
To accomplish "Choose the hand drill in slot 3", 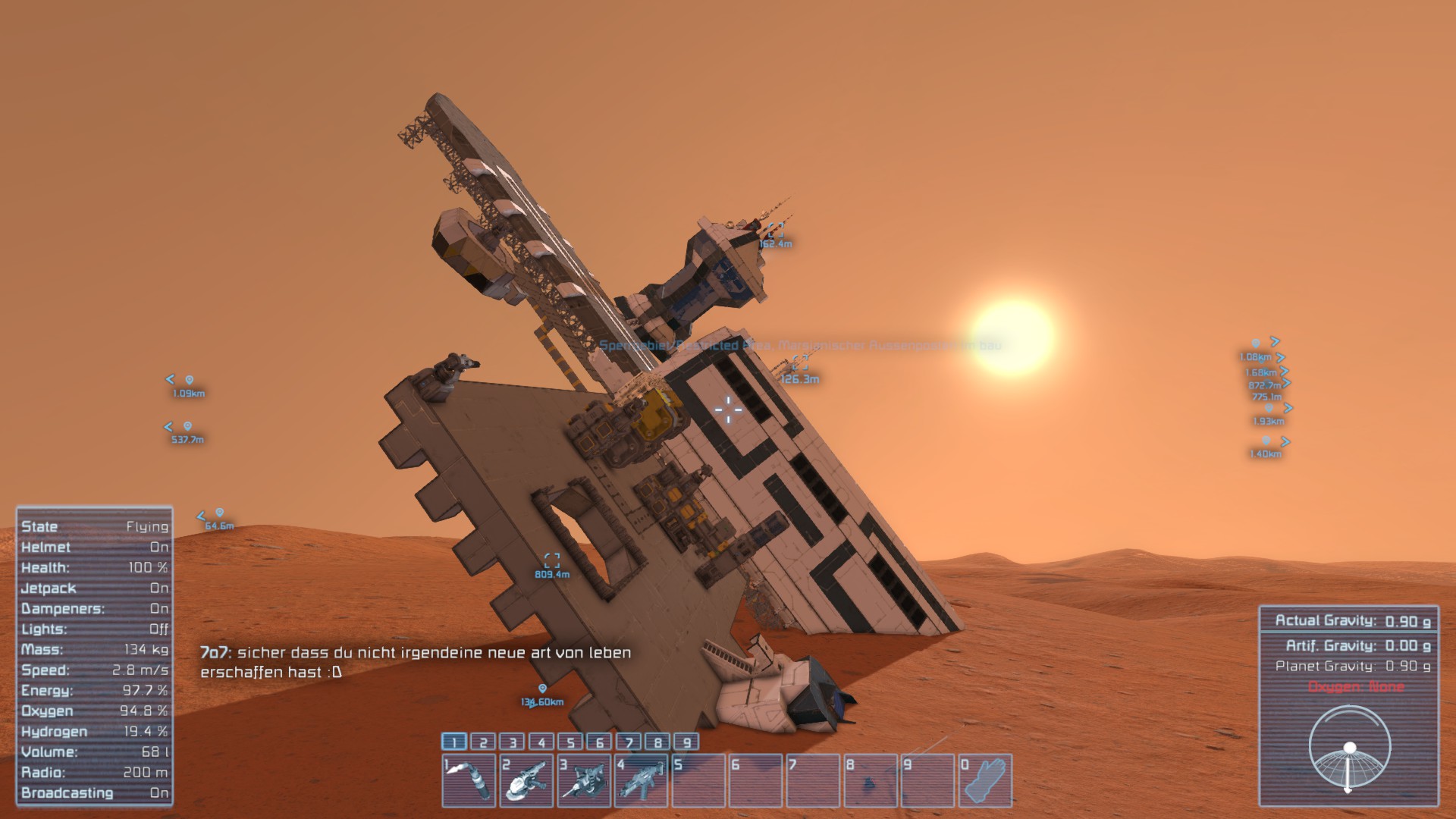I will (584, 780).
